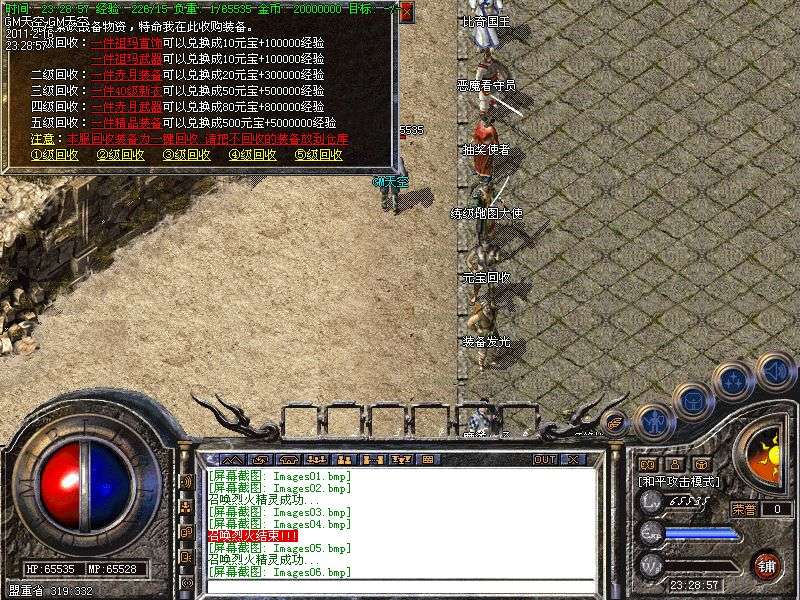The height and width of the screenshot is (600, 800).
Task: Open the 一件祖玛首饰 recycle link
Action: (126, 43)
